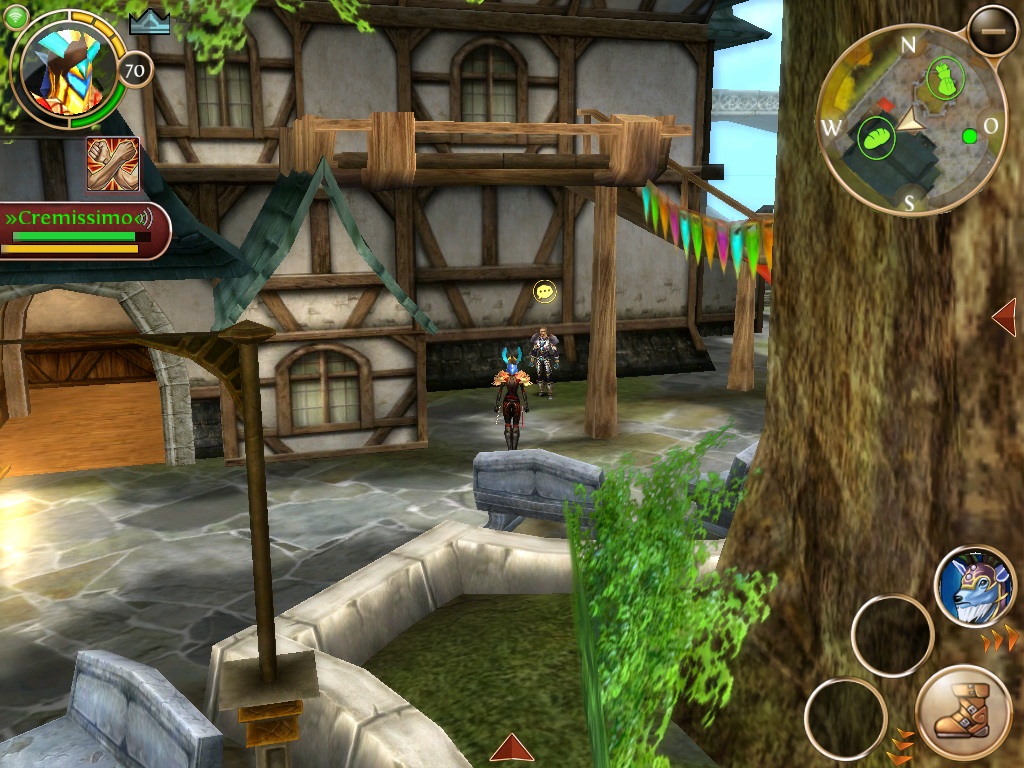The height and width of the screenshot is (768, 1024).
Task: Zoom out the minimap with the minus button
Action: point(992,30)
